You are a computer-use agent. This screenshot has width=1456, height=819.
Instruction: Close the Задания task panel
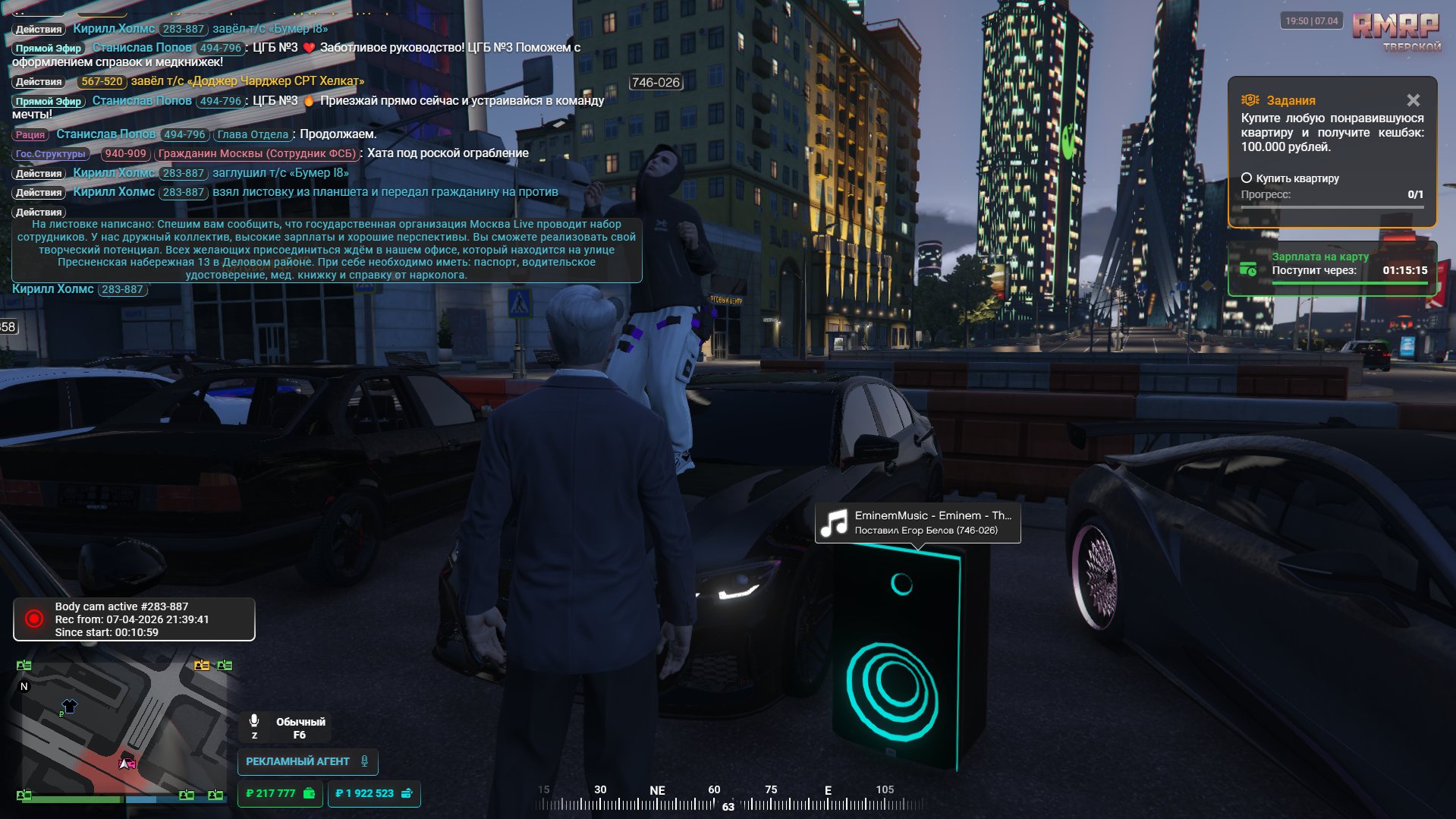pos(1413,100)
